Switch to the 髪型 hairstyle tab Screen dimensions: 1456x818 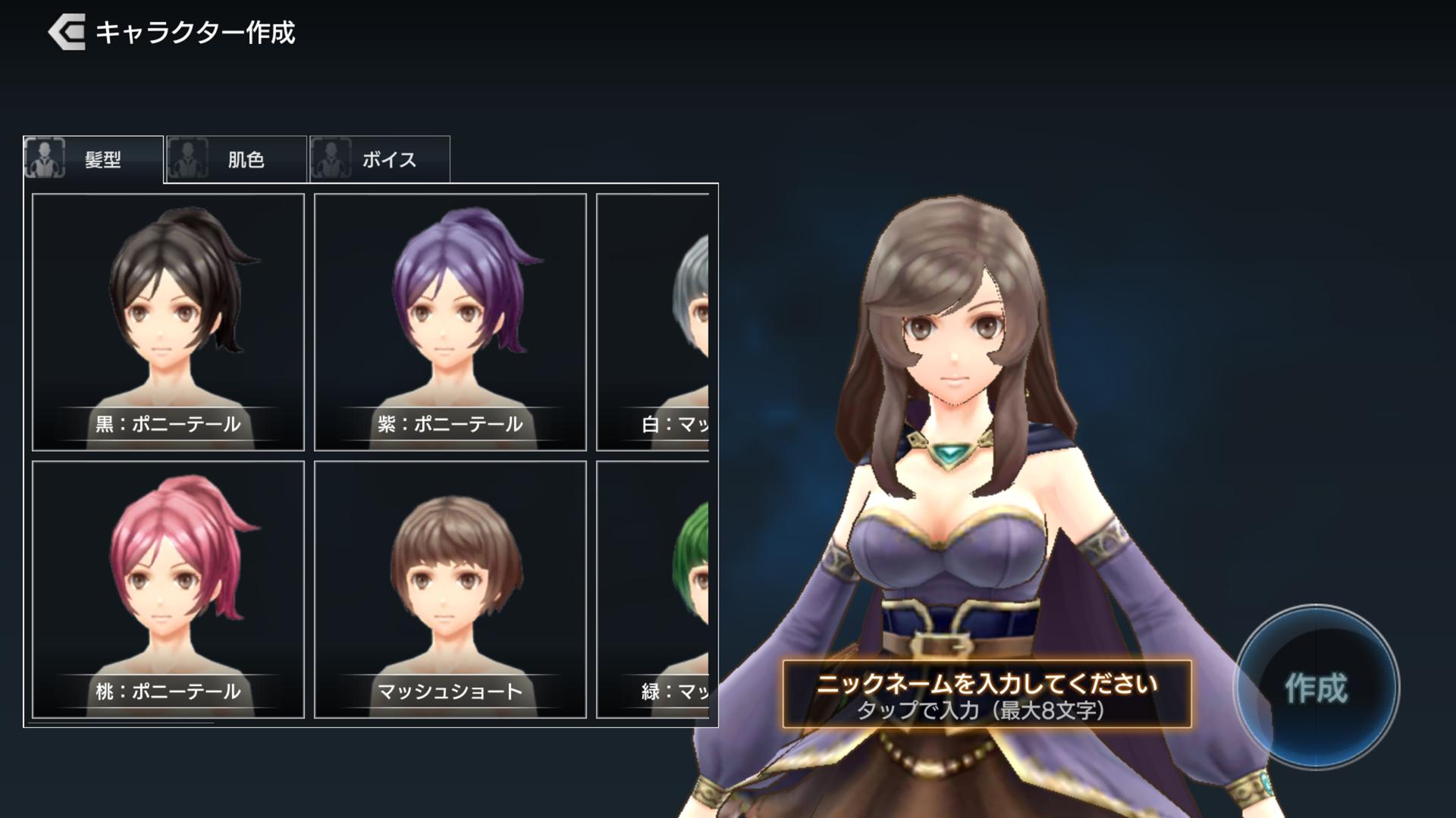pos(93,159)
